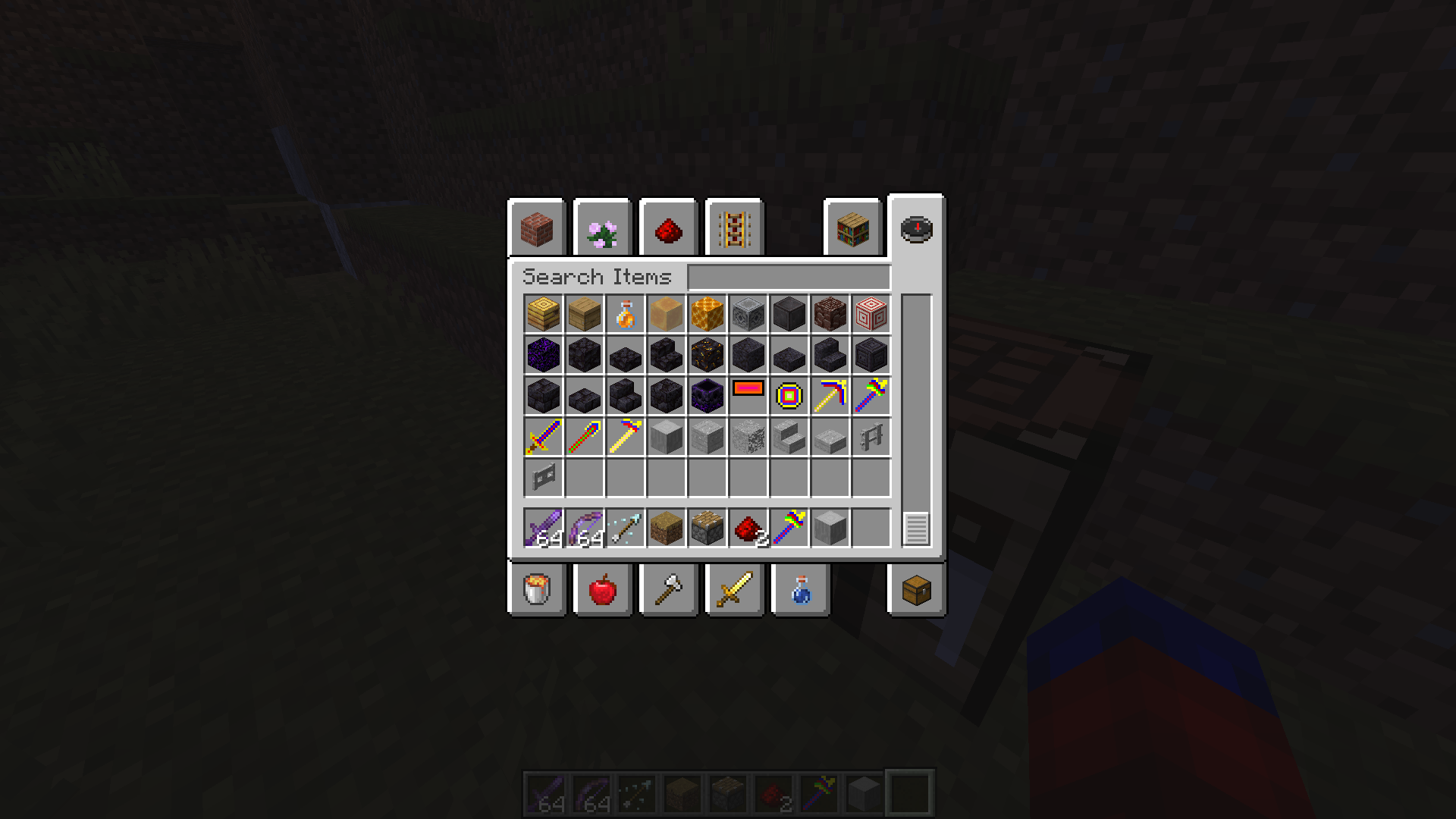
Task: Select the search compass tab
Action: 916,228
